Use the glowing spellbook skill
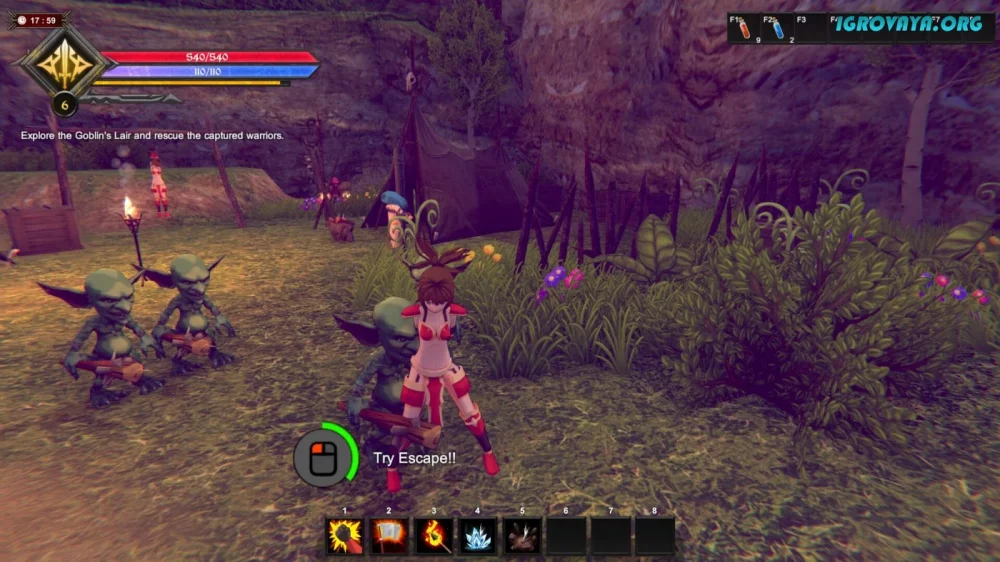 389,537
